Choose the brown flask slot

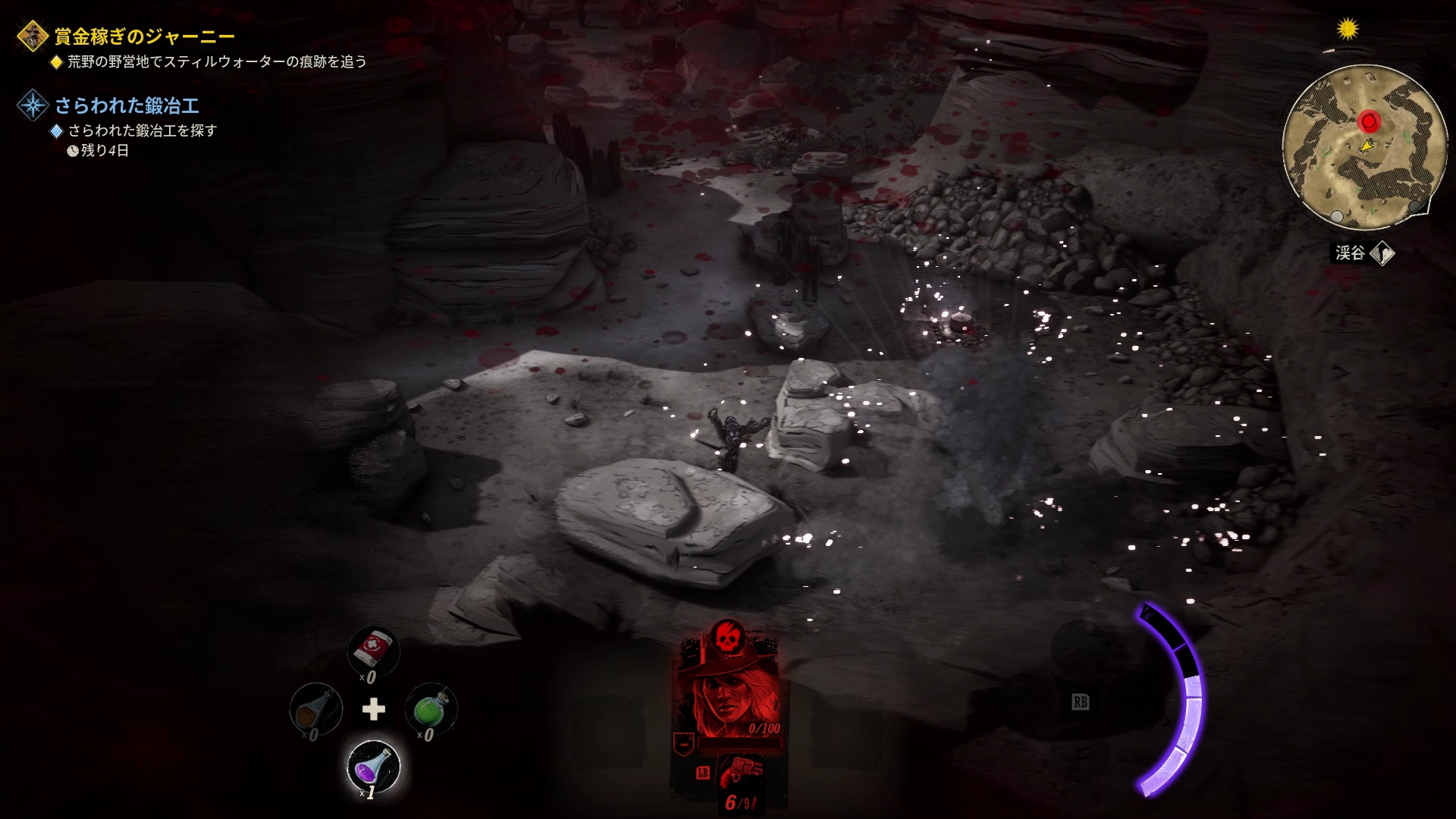[x=315, y=709]
